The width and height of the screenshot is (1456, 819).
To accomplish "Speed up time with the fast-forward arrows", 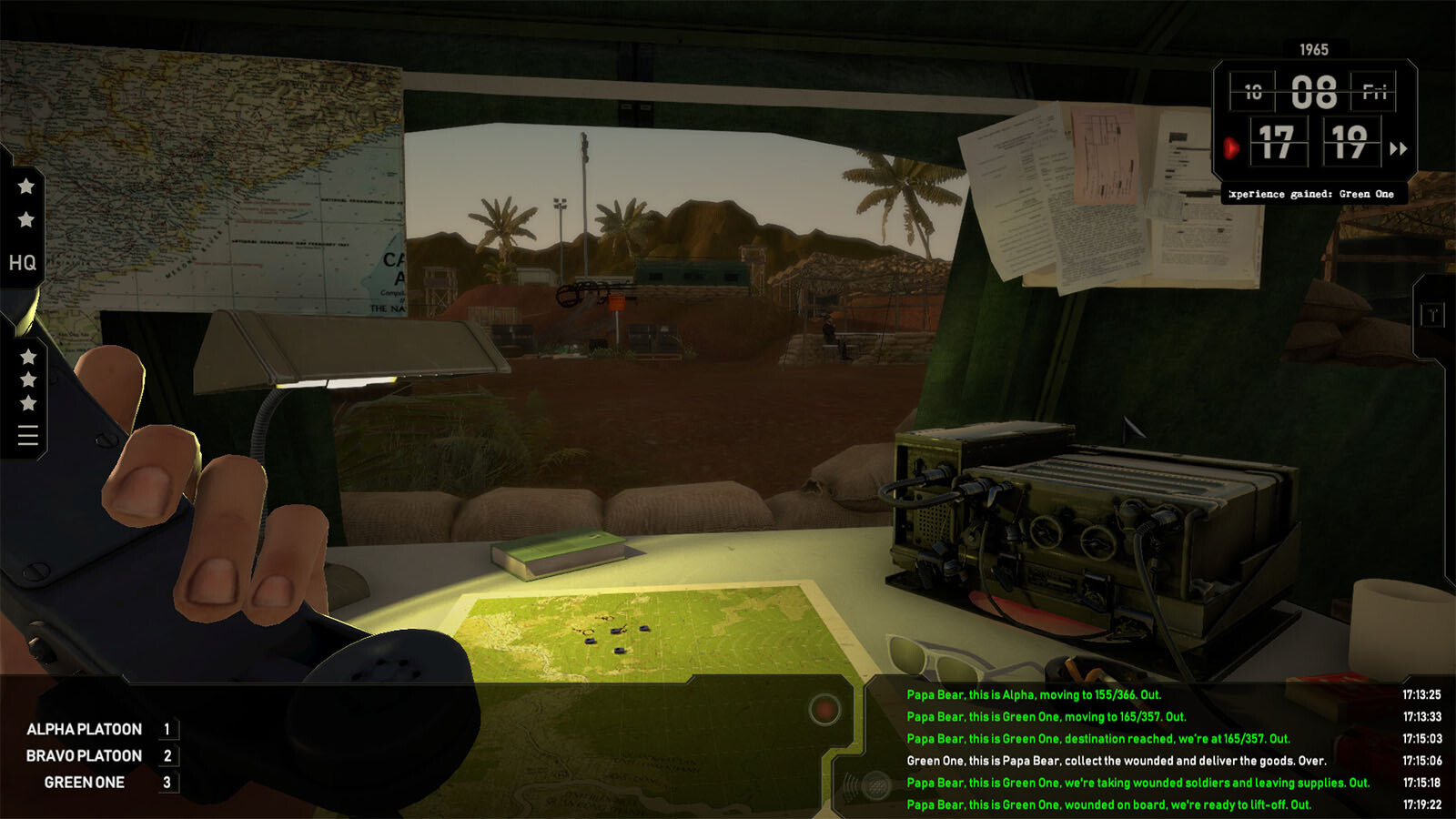I will pos(1399,148).
